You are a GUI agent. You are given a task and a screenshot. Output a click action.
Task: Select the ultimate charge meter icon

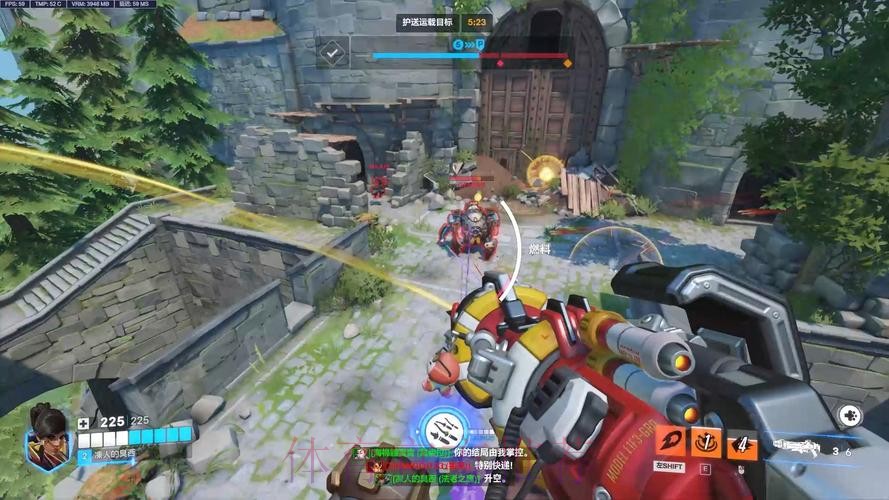[439, 428]
